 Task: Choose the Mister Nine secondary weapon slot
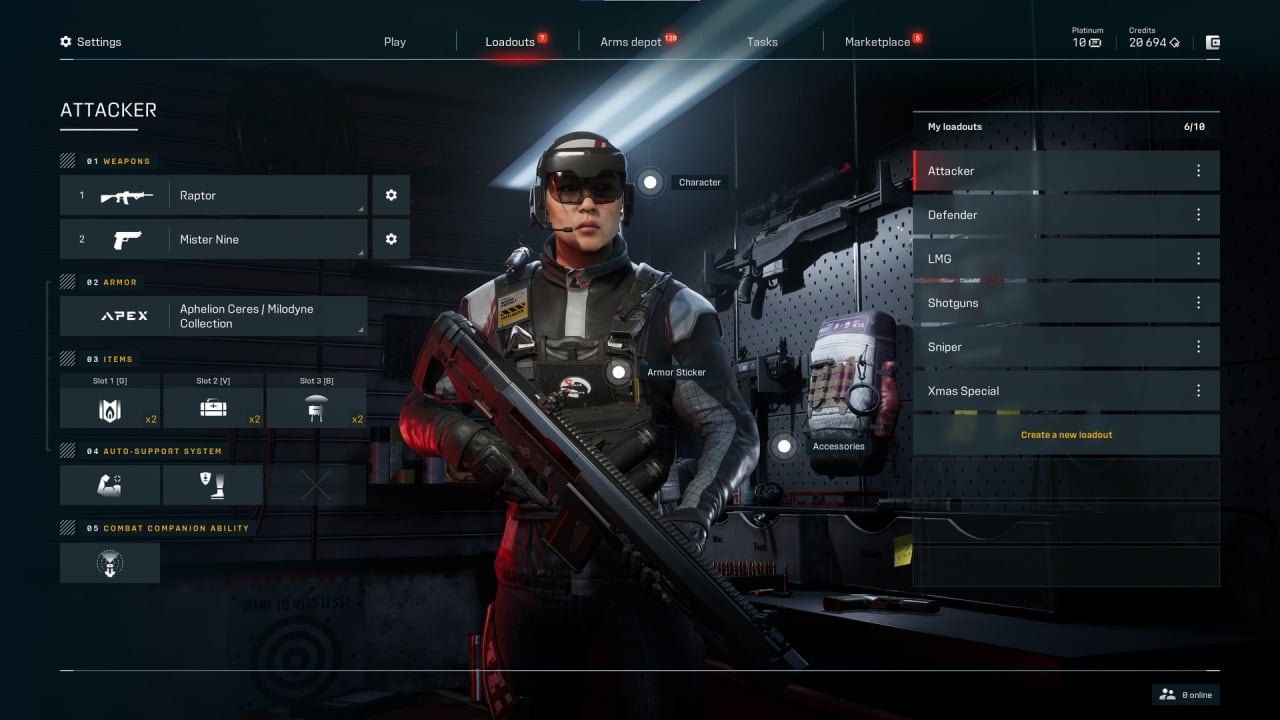click(x=214, y=239)
